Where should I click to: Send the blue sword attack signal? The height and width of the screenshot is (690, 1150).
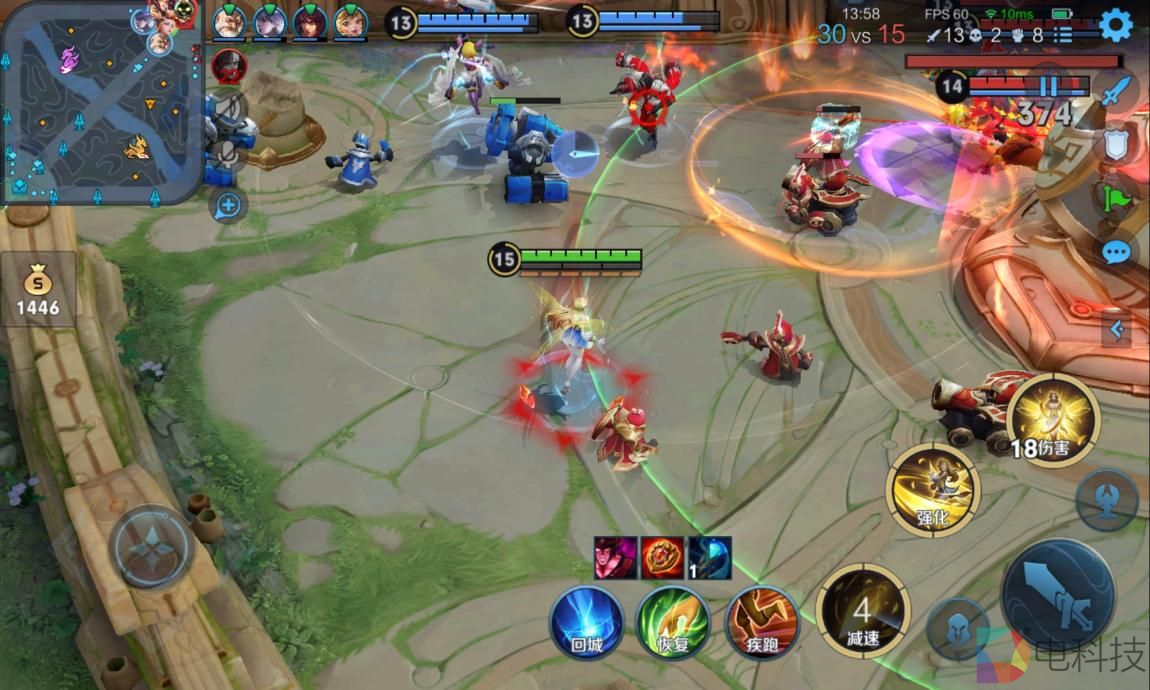coord(1116,93)
